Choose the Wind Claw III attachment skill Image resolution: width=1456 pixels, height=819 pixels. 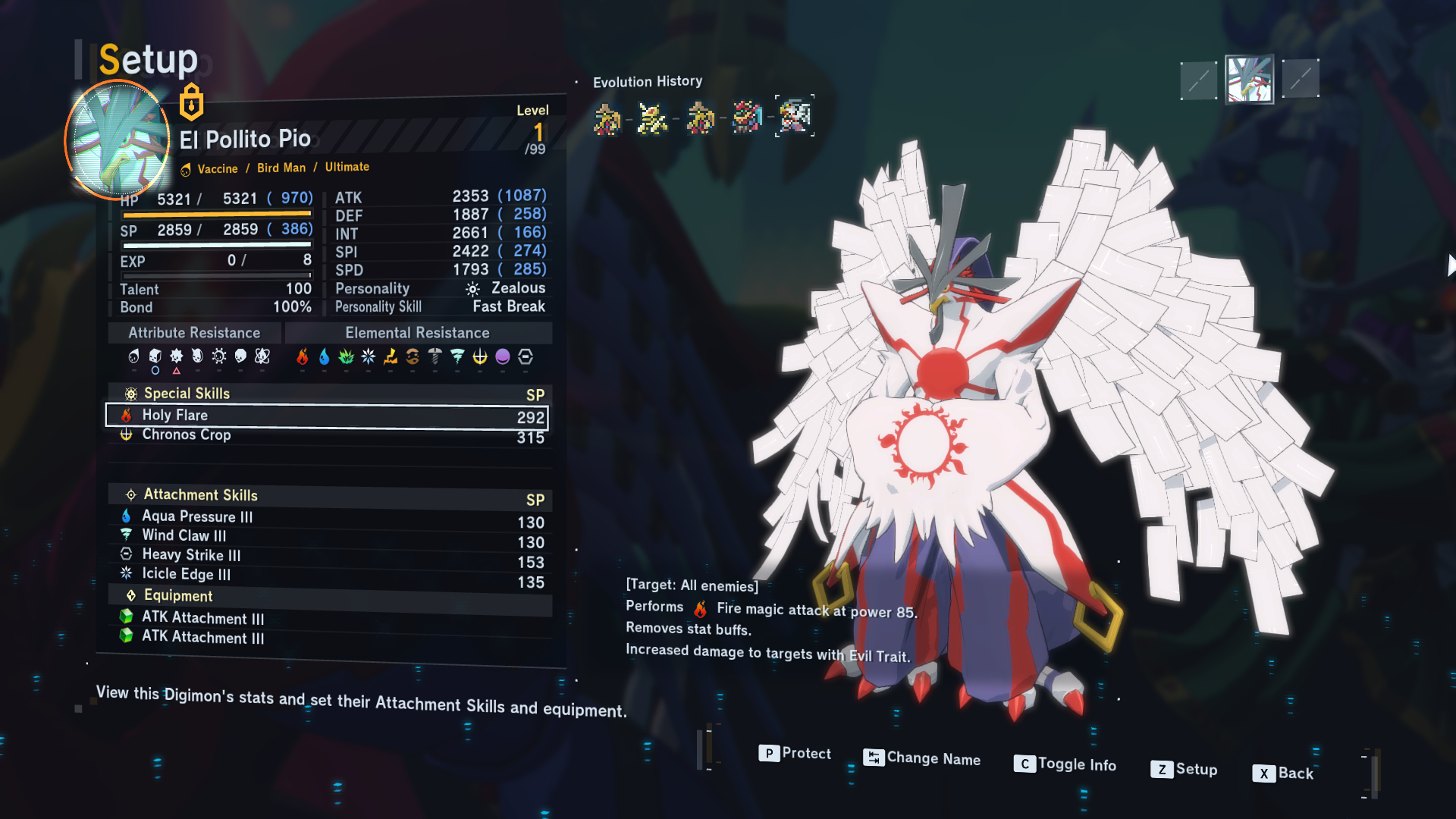[x=326, y=536]
